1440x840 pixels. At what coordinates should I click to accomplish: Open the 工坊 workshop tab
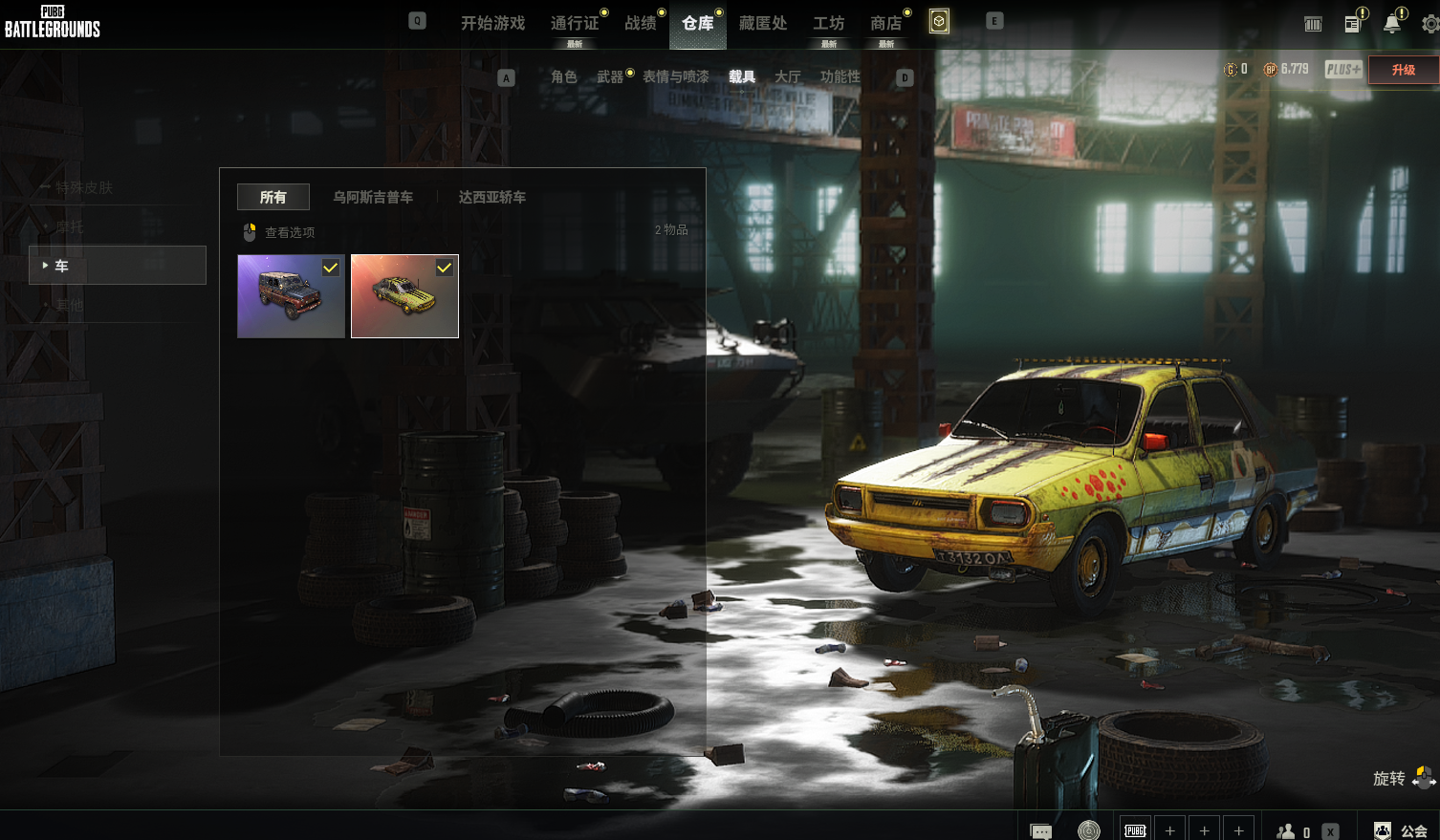click(829, 23)
